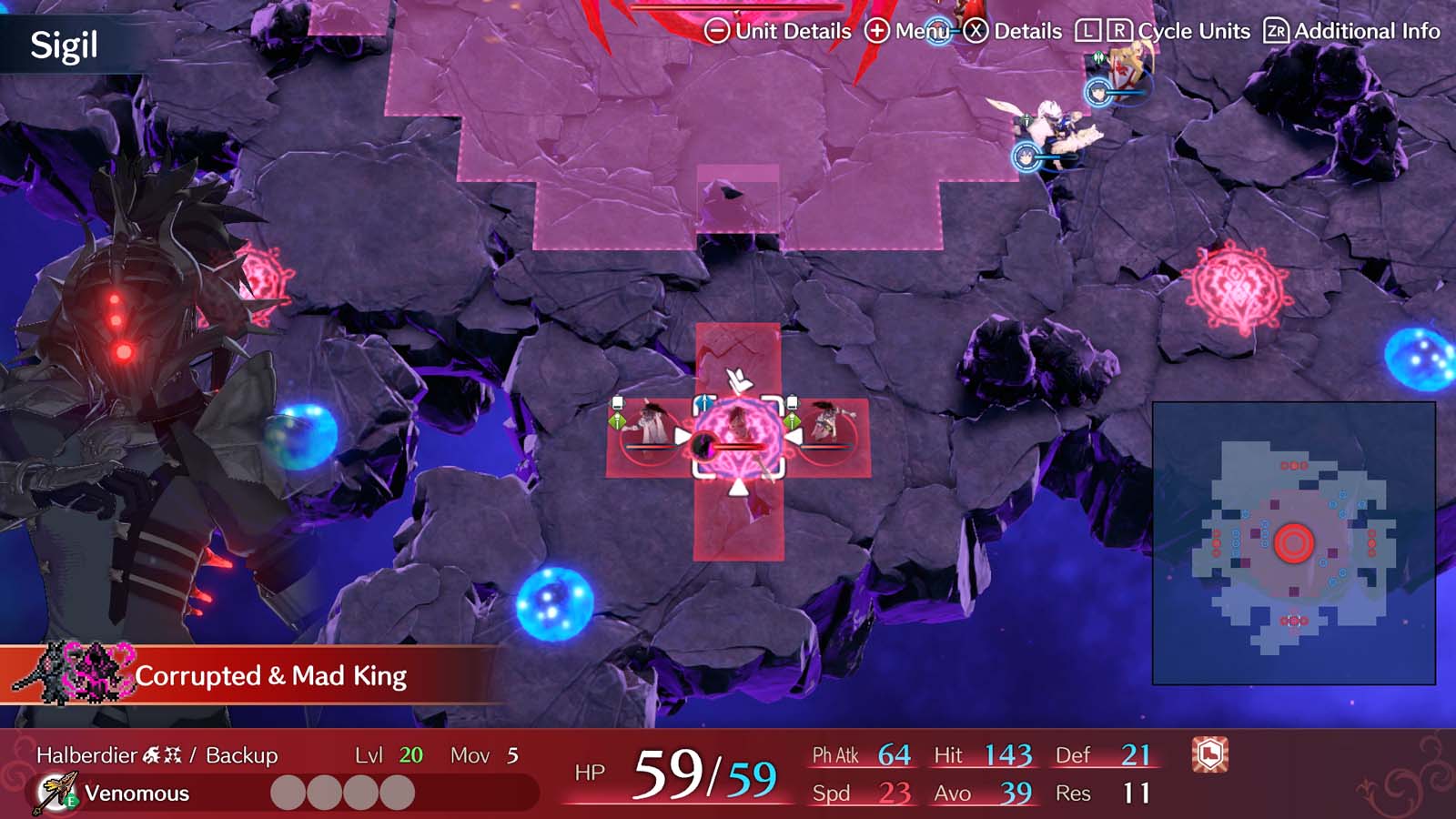
Task: Toggle Unit Details with the minus button prompt
Action: (x=720, y=30)
